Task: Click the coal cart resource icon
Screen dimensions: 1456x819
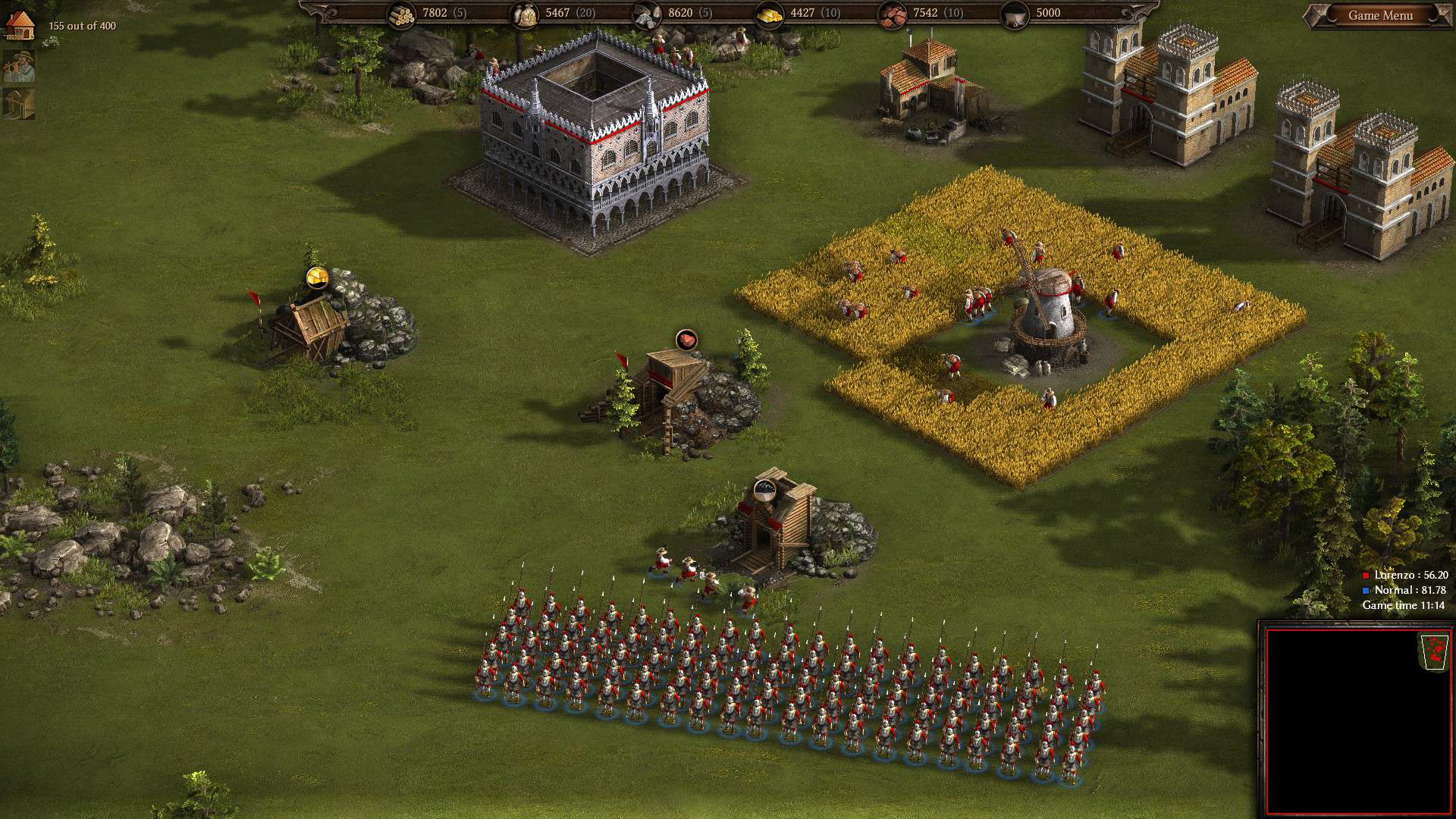Action: click(1015, 14)
